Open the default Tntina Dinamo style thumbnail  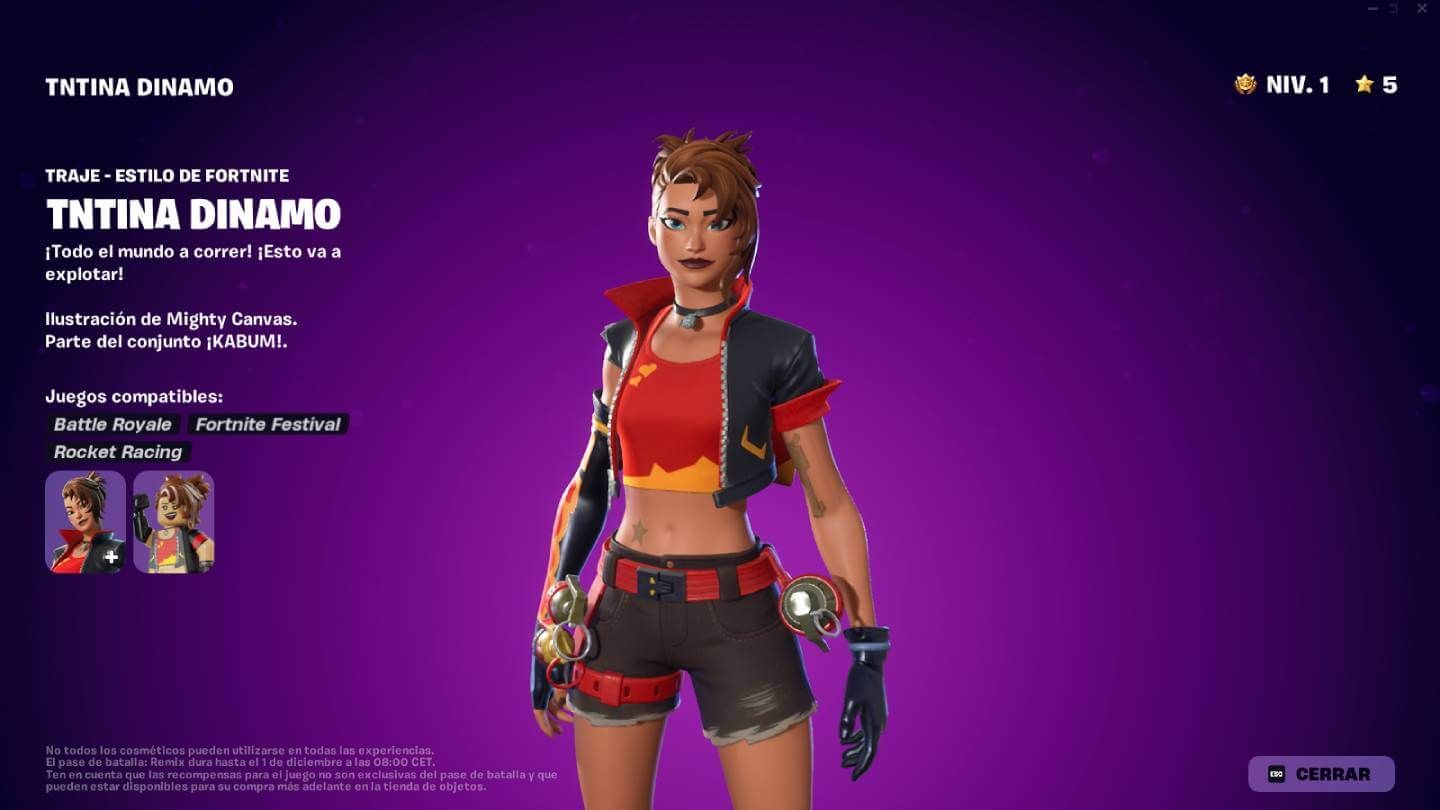[x=84, y=521]
